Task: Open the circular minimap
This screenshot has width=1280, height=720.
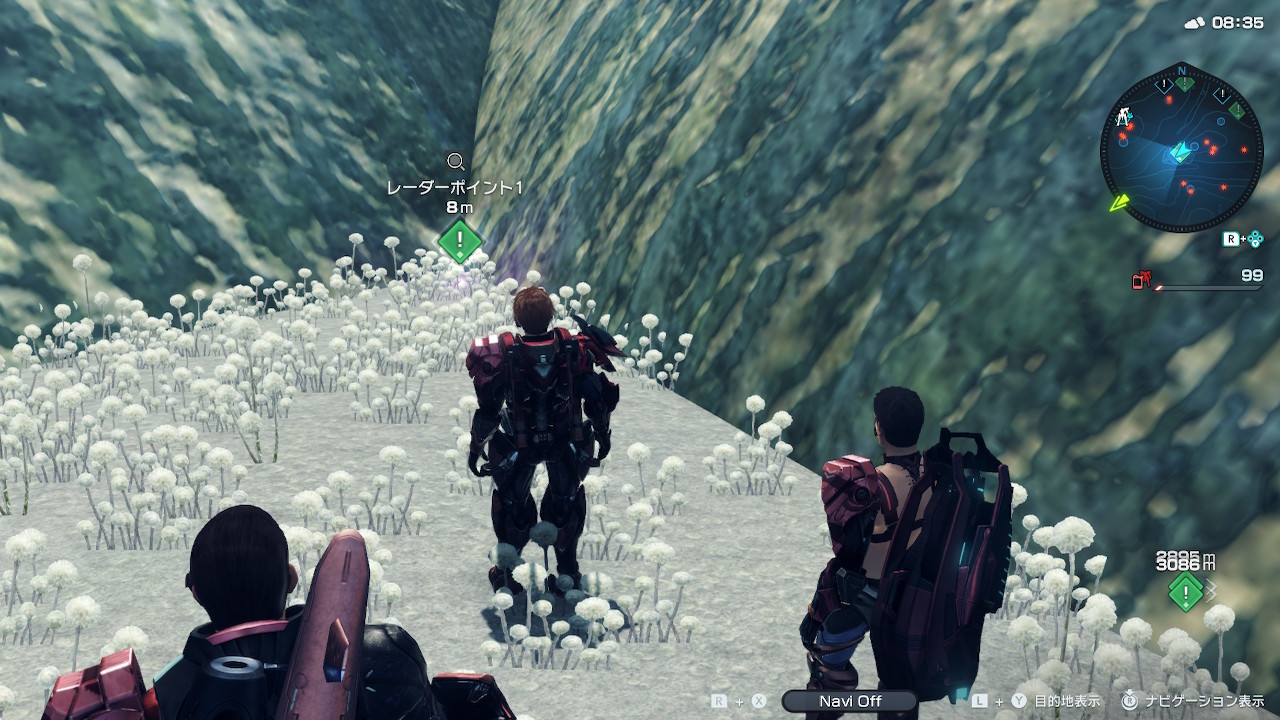Action: pos(1181,148)
